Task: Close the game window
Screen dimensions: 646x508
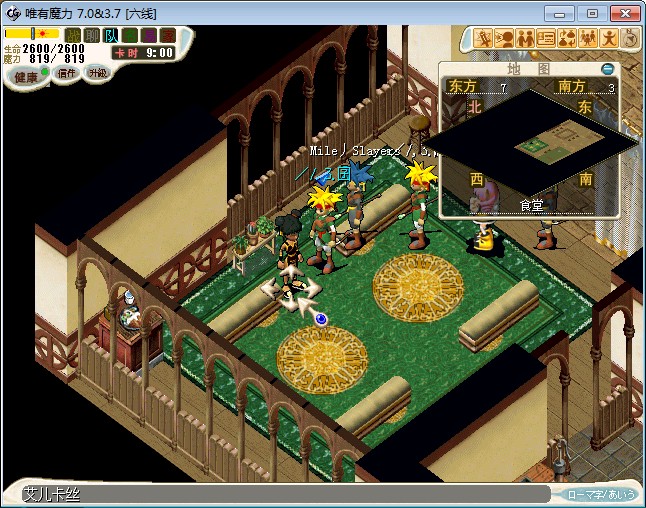Action: tap(622, 13)
